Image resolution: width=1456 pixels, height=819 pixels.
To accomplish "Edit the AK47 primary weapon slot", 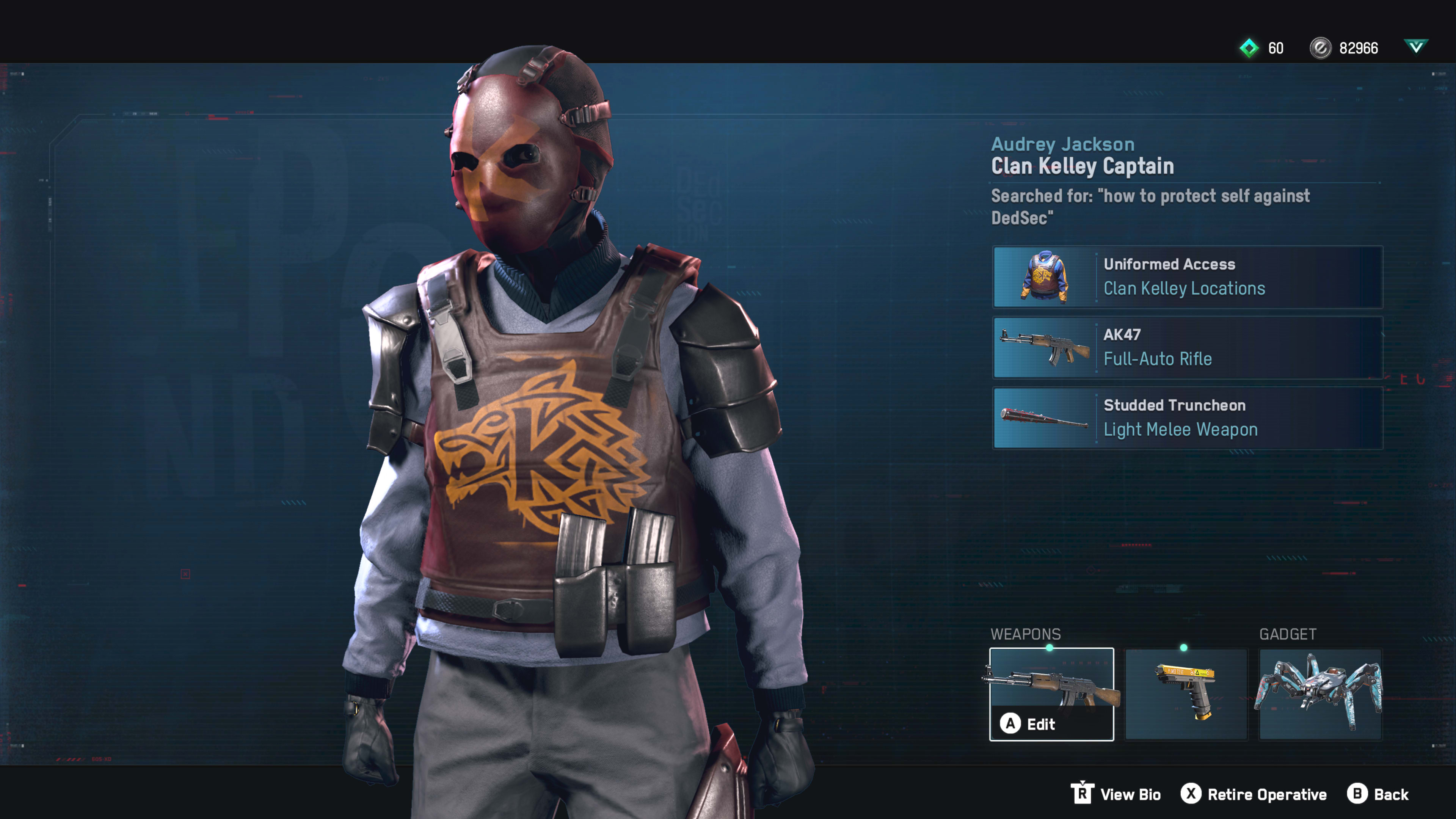I will coord(1051,694).
